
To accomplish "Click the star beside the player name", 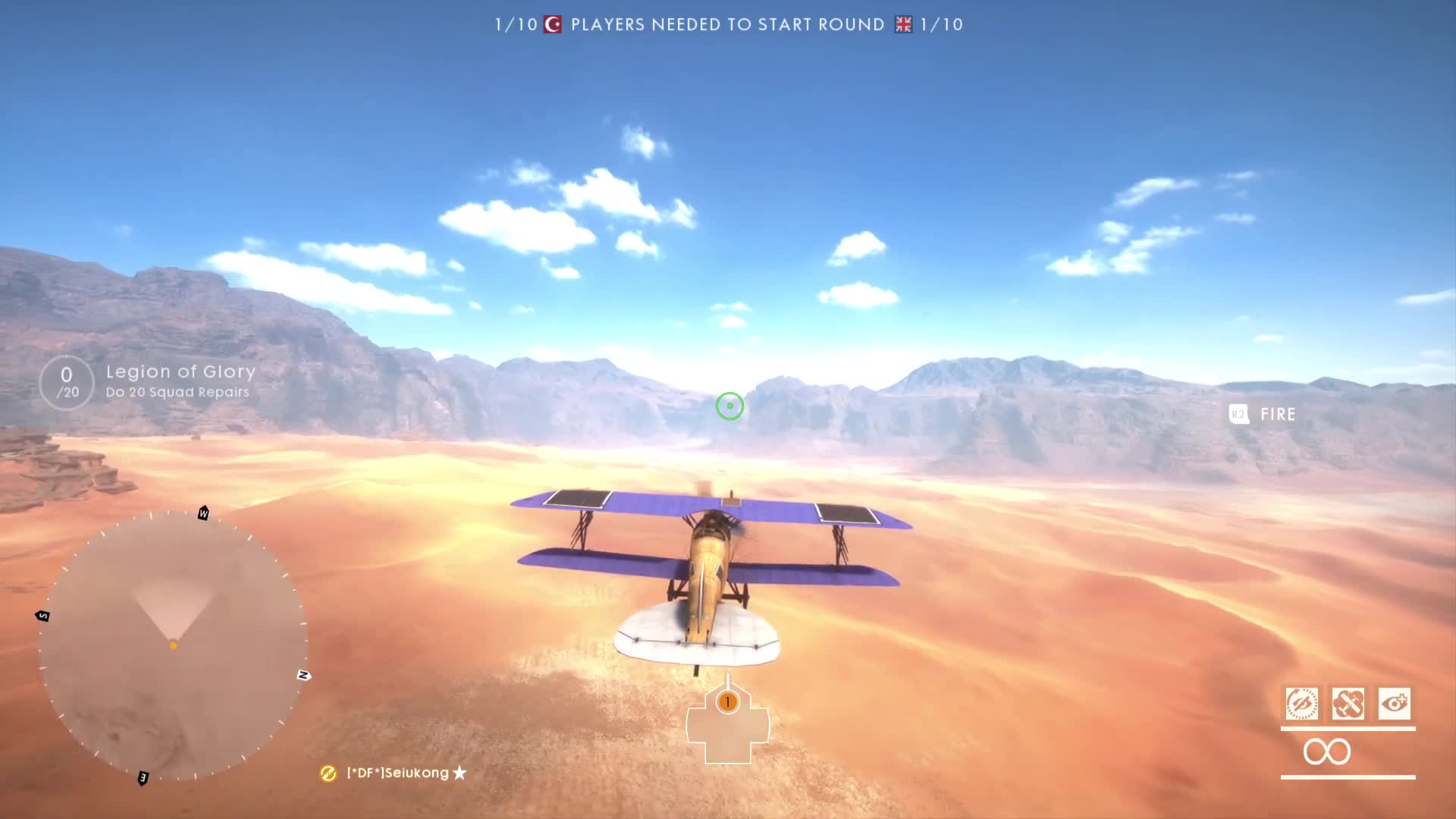I will pos(459,773).
